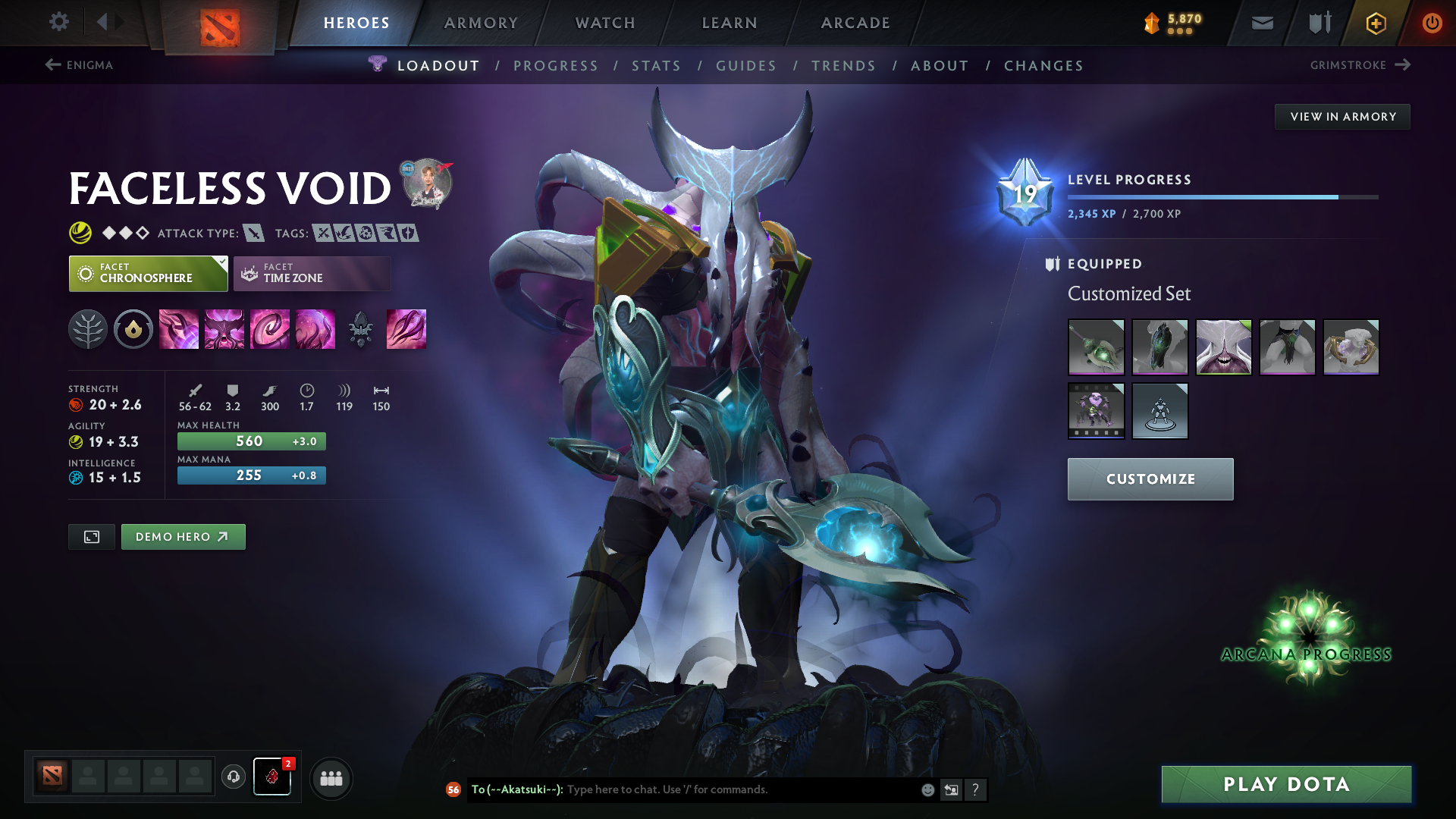Select the Time Zone facet
Image resolution: width=1456 pixels, height=819 pixels.
pyautogui.click(x=312, y=273)
